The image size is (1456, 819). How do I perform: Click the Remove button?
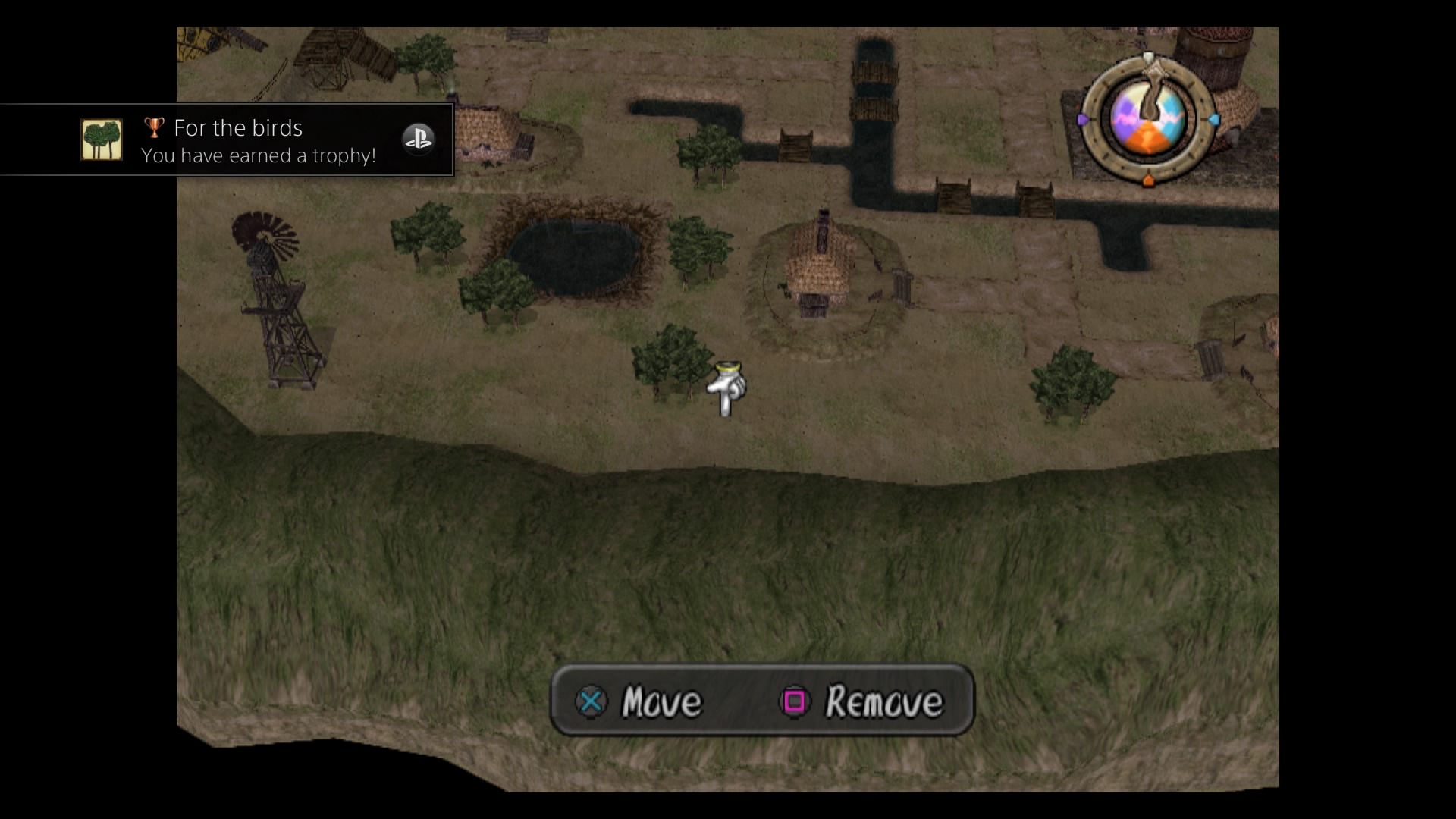coord(883,701)
